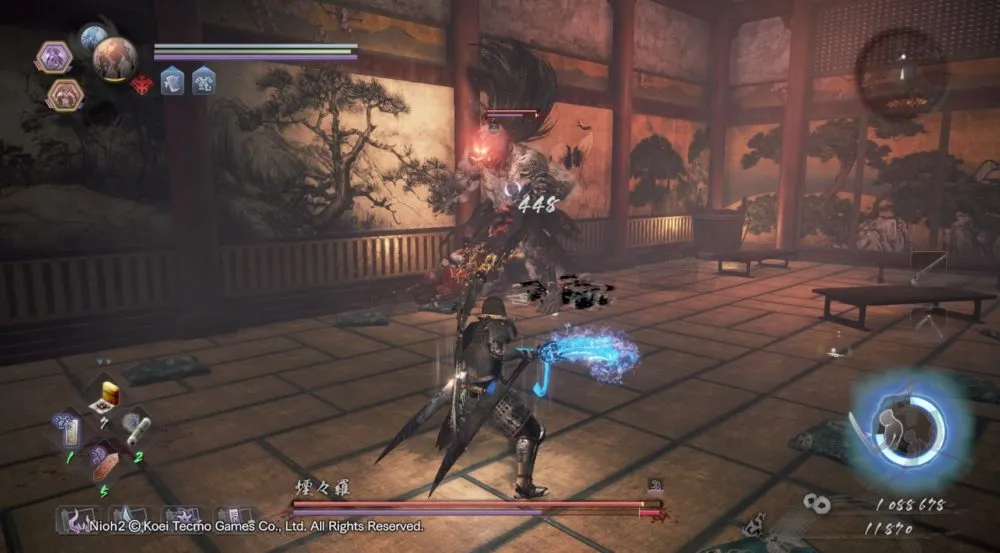Click the small blue secondary spirit orb
The image size is (1000, 553).
[92, 38]
